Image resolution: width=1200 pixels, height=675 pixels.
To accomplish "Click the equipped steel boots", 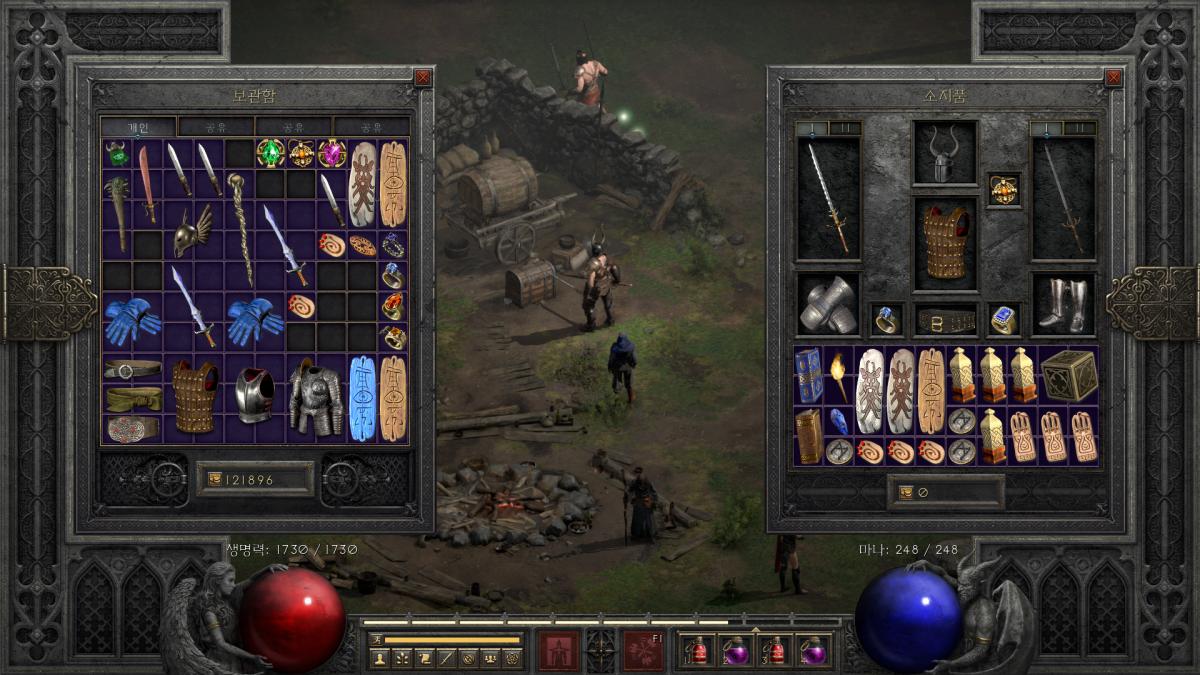I will pos(1062,304).
